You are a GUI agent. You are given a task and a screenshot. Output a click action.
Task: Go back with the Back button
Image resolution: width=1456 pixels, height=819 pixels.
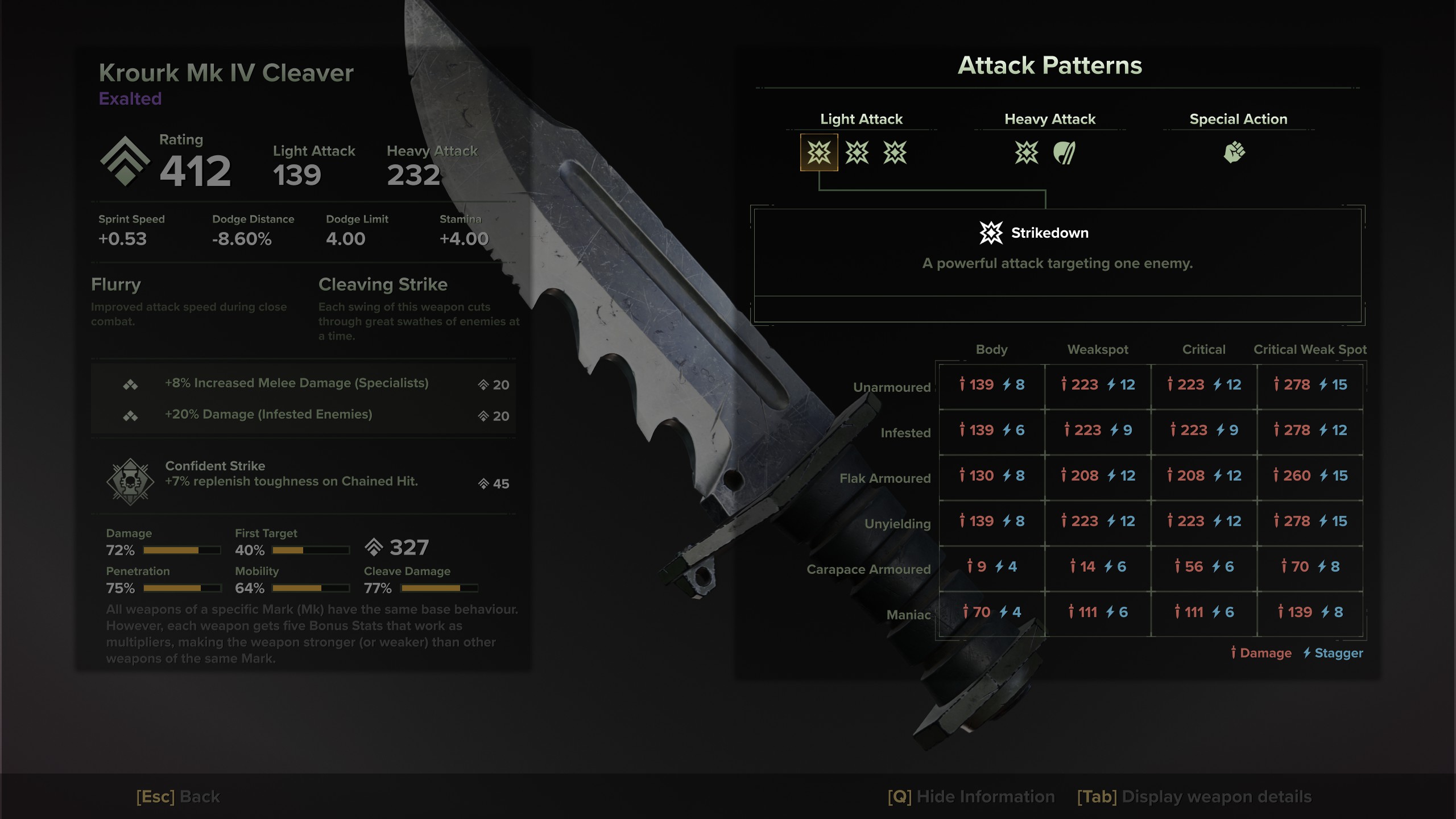pos(178,797)
